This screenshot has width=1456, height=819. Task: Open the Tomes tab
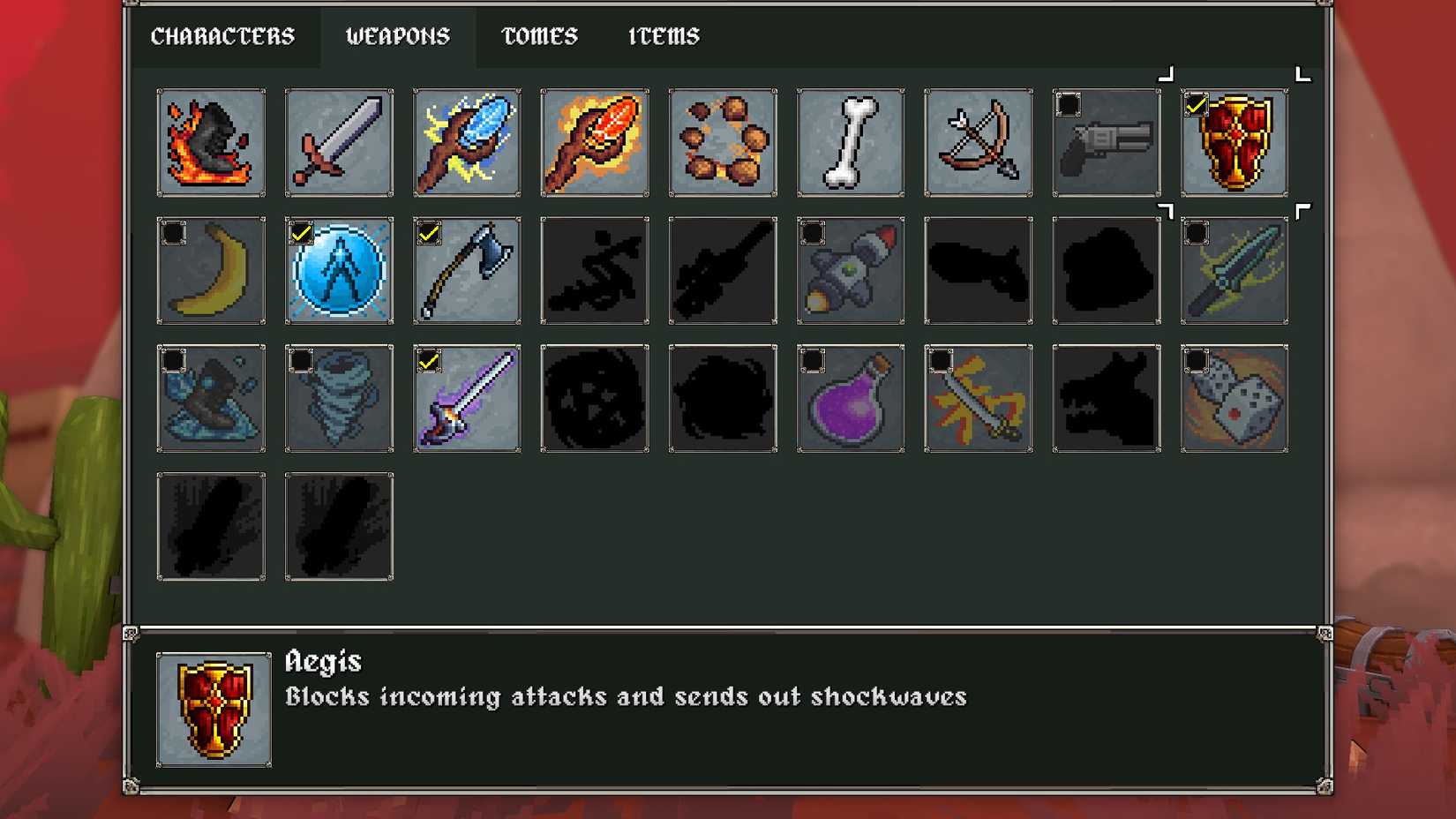(x=538, y=36)
